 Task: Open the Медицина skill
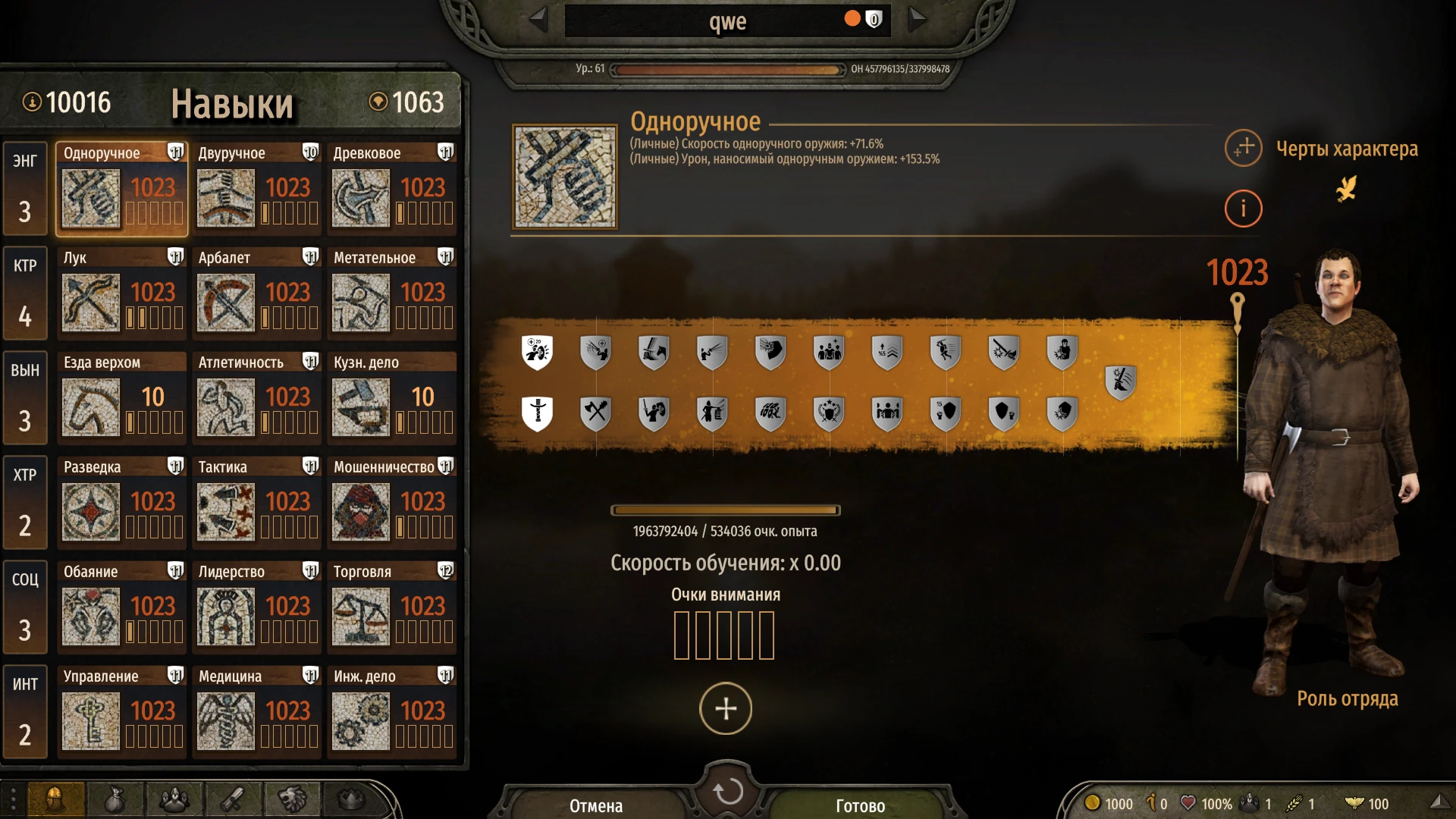225,720
